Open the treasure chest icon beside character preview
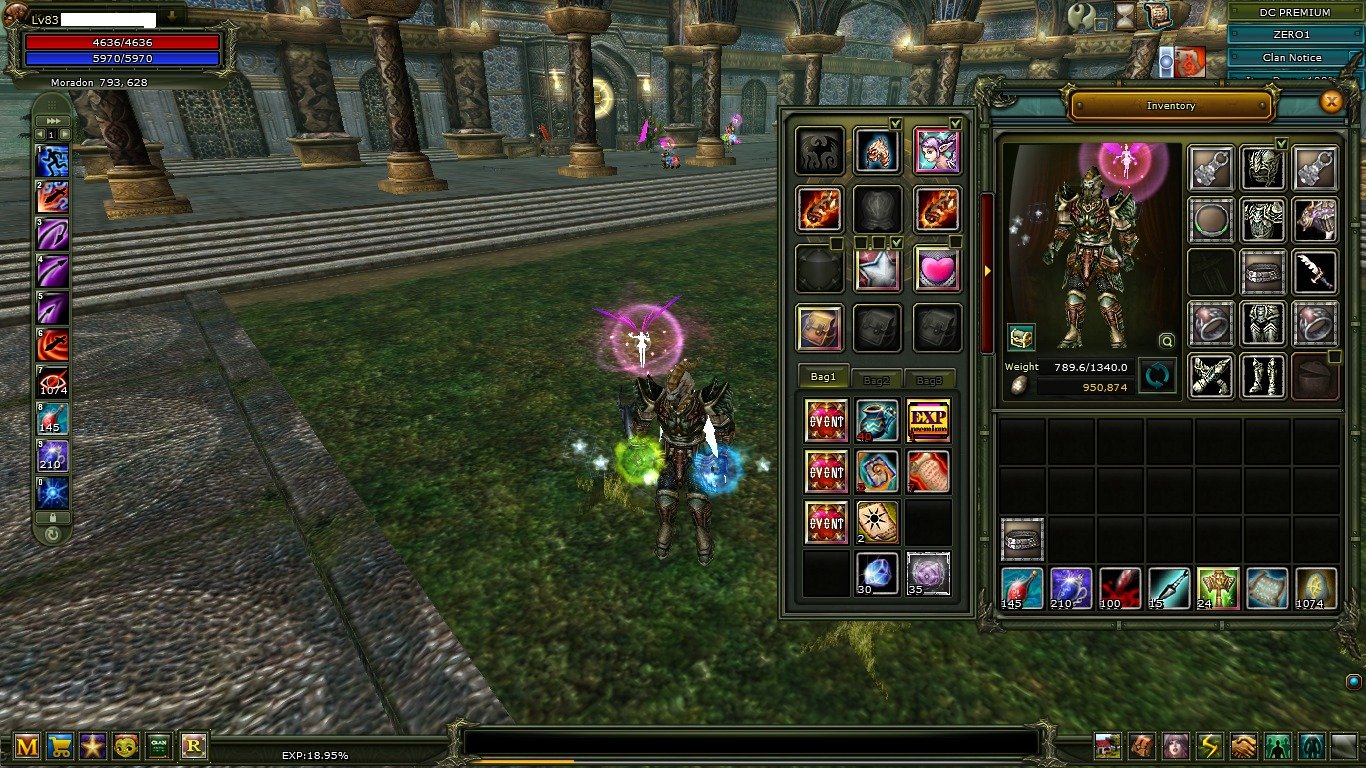The height and width of the screenshot is (768, 1366). point(1021,337)
